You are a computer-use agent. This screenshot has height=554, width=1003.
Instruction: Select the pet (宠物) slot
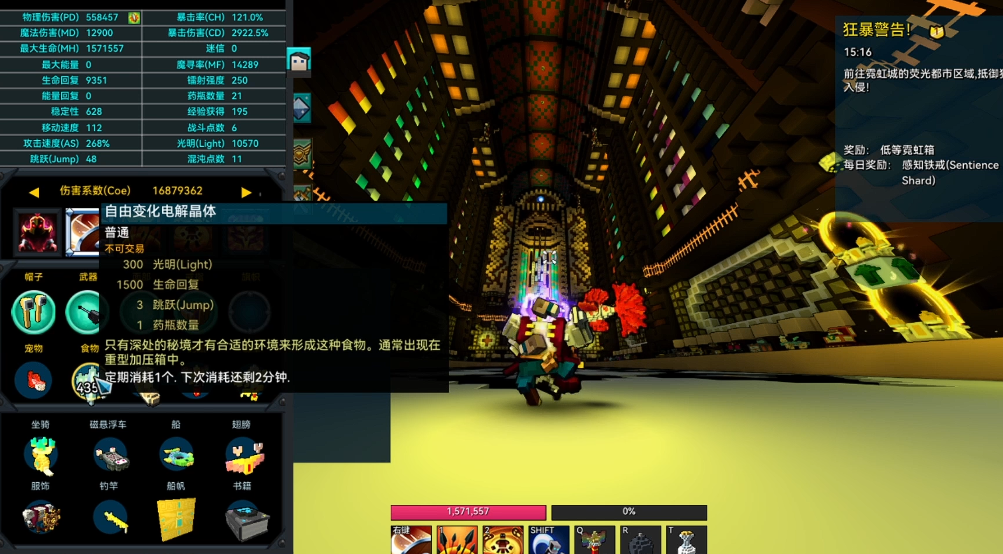click(33, 380)
